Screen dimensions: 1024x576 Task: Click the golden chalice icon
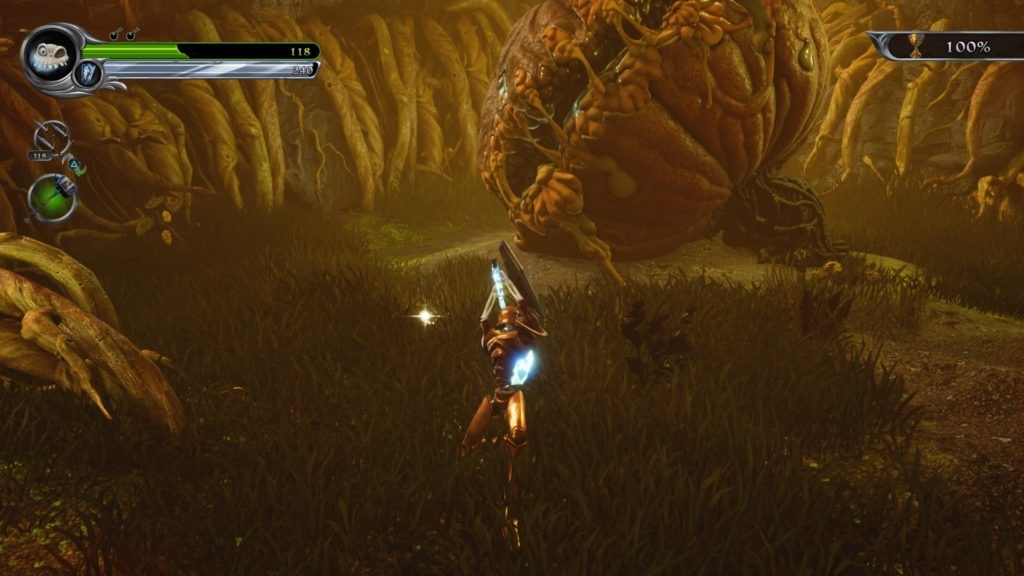coord(912,46)
